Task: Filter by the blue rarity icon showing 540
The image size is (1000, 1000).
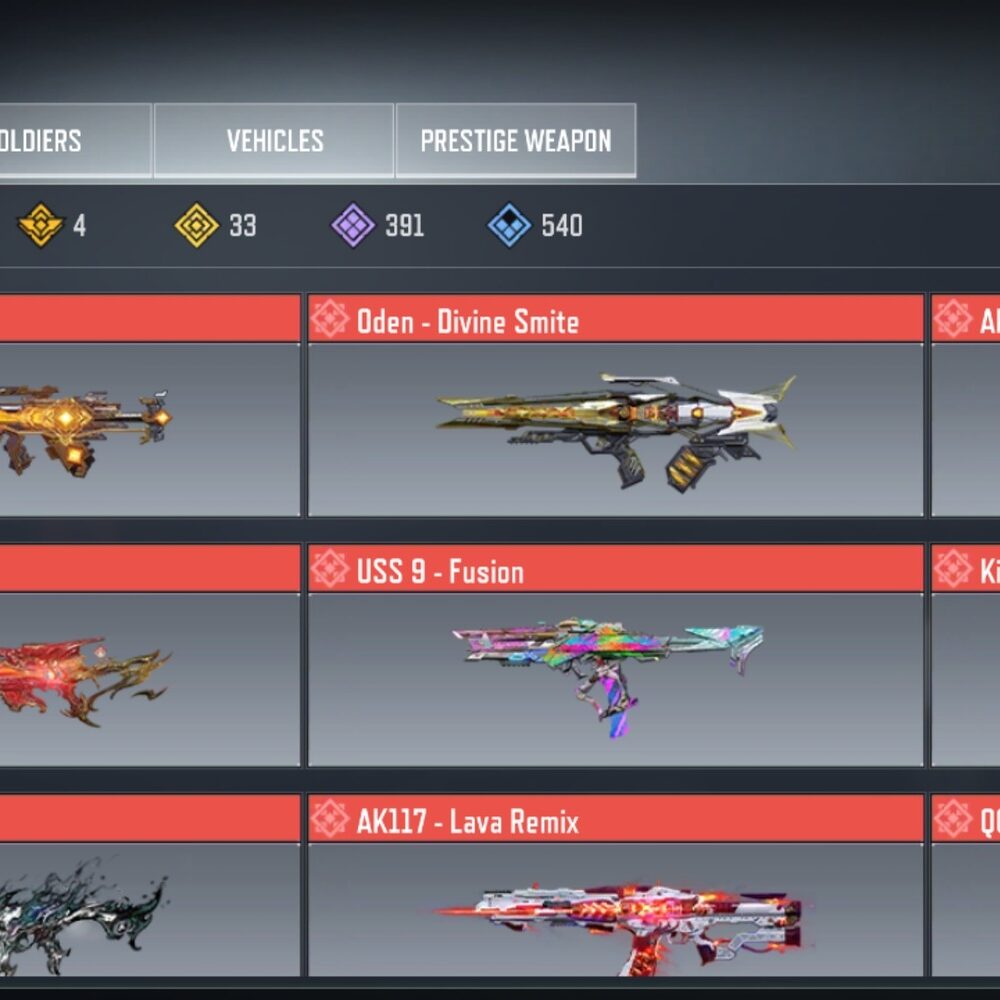Action: coord(509,225)
